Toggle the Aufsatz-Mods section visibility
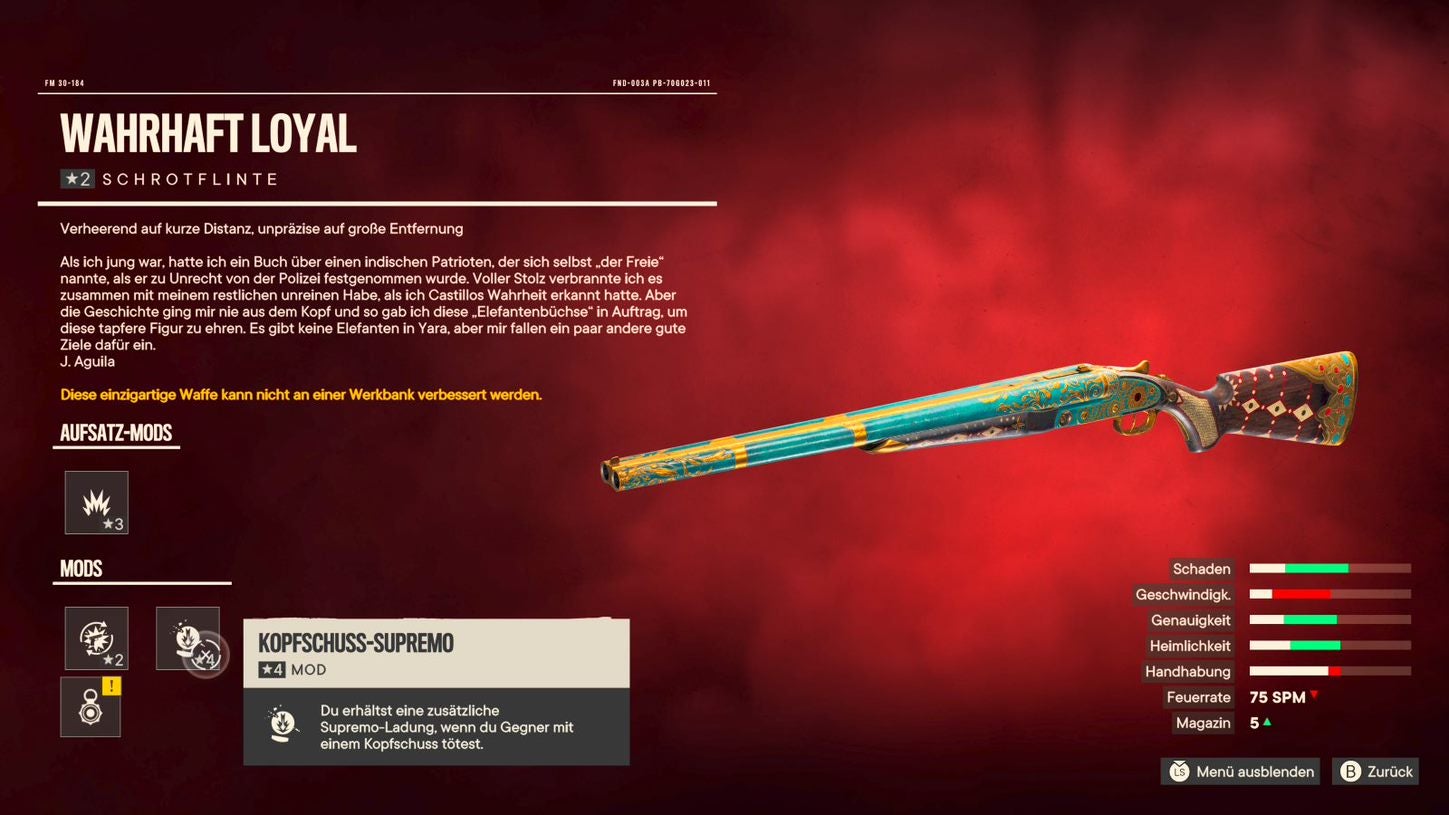 (115, 433)
